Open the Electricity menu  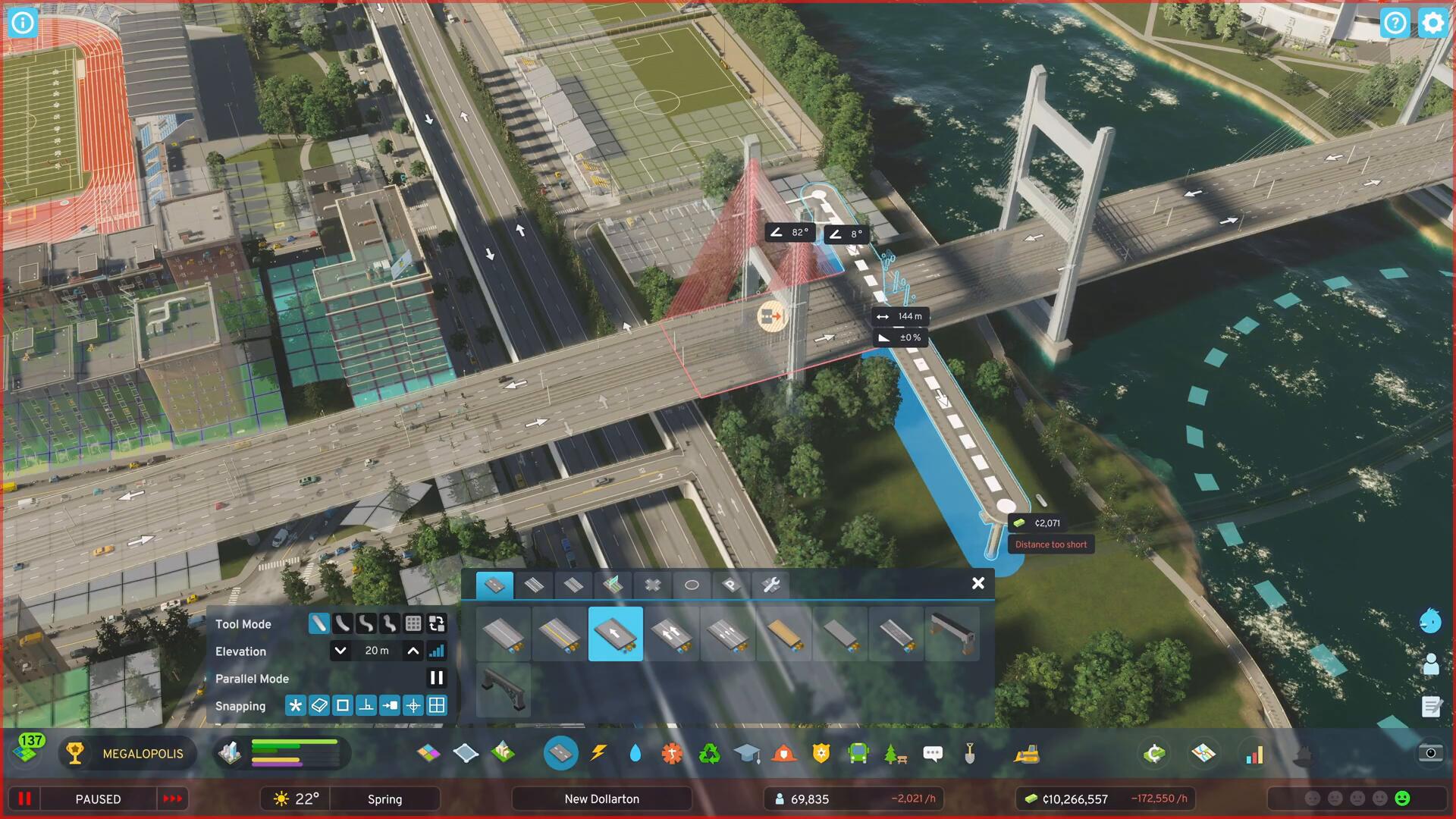[599, 753]
